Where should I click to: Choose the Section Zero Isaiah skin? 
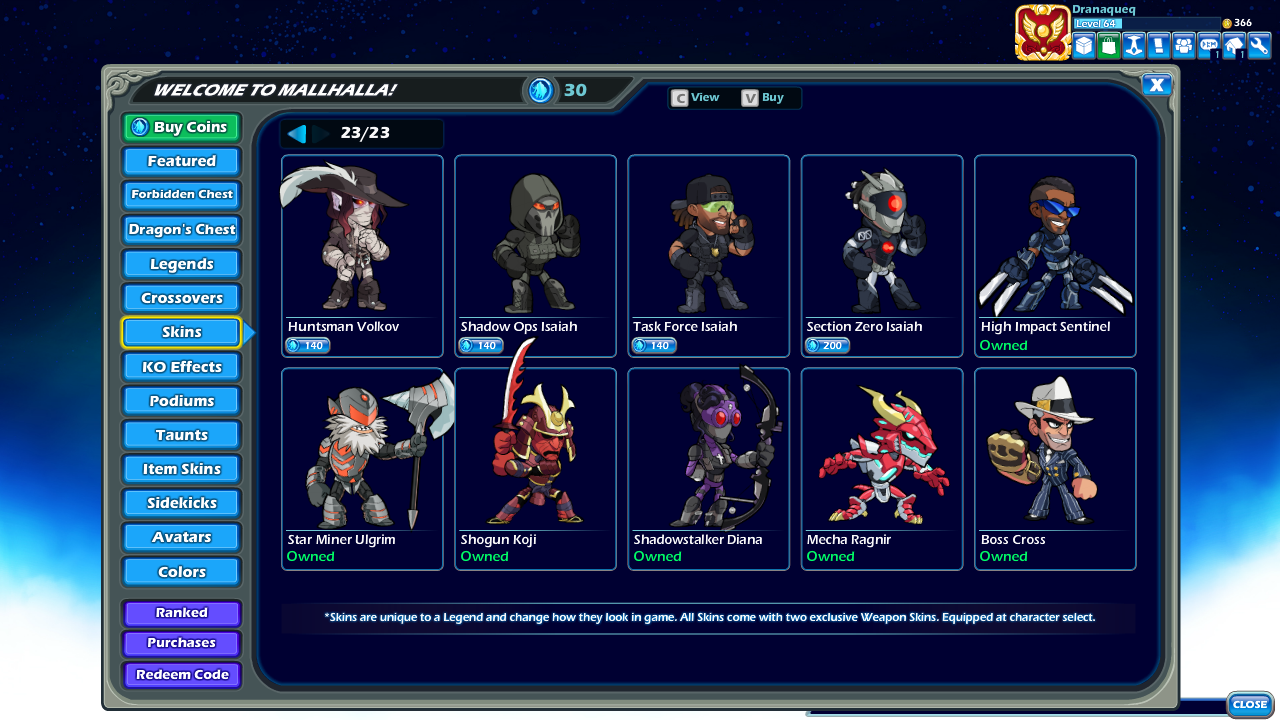[x=882, y=256]
